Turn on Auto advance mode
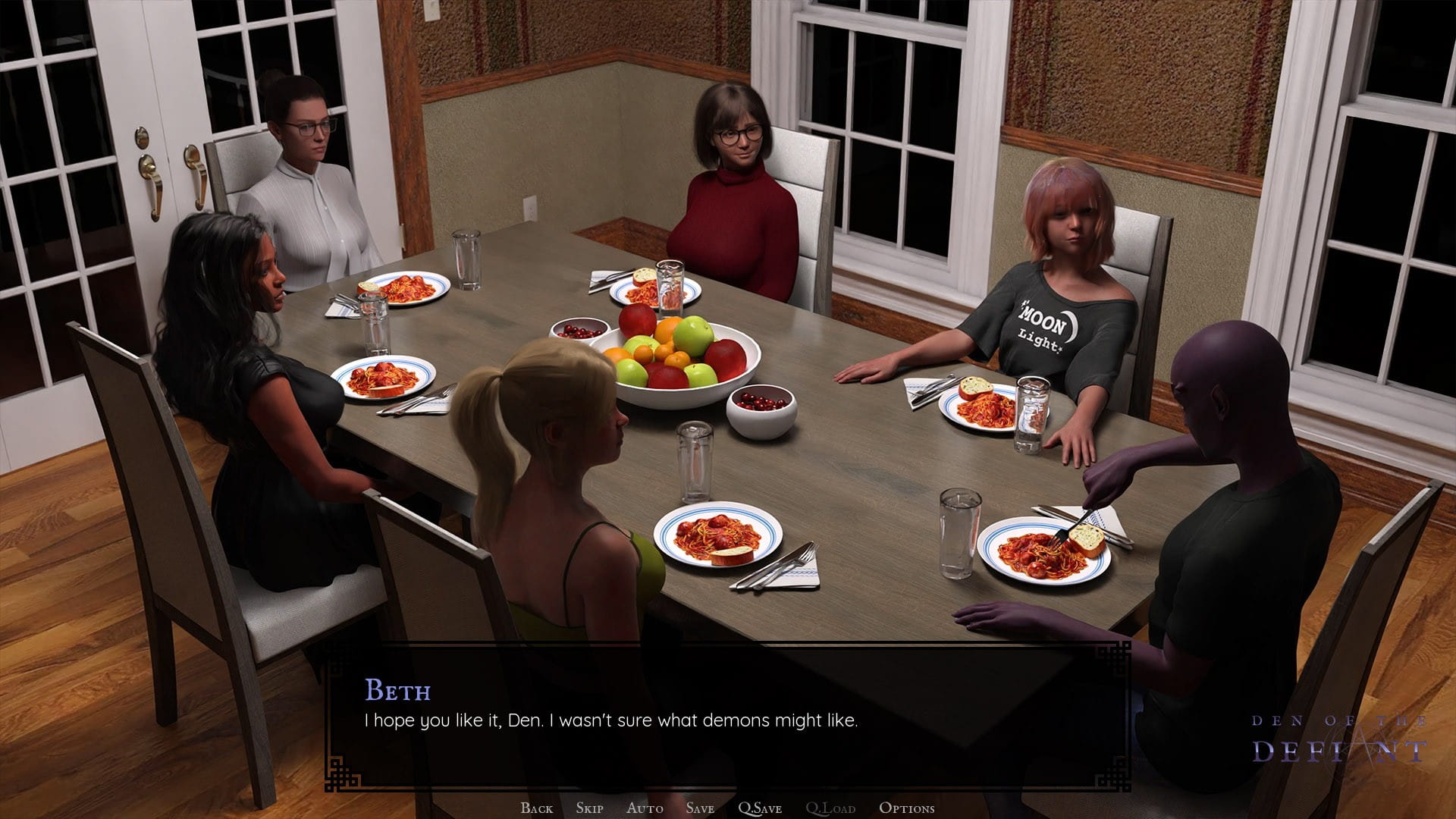 pyautogui.click(x=645, y=808)
